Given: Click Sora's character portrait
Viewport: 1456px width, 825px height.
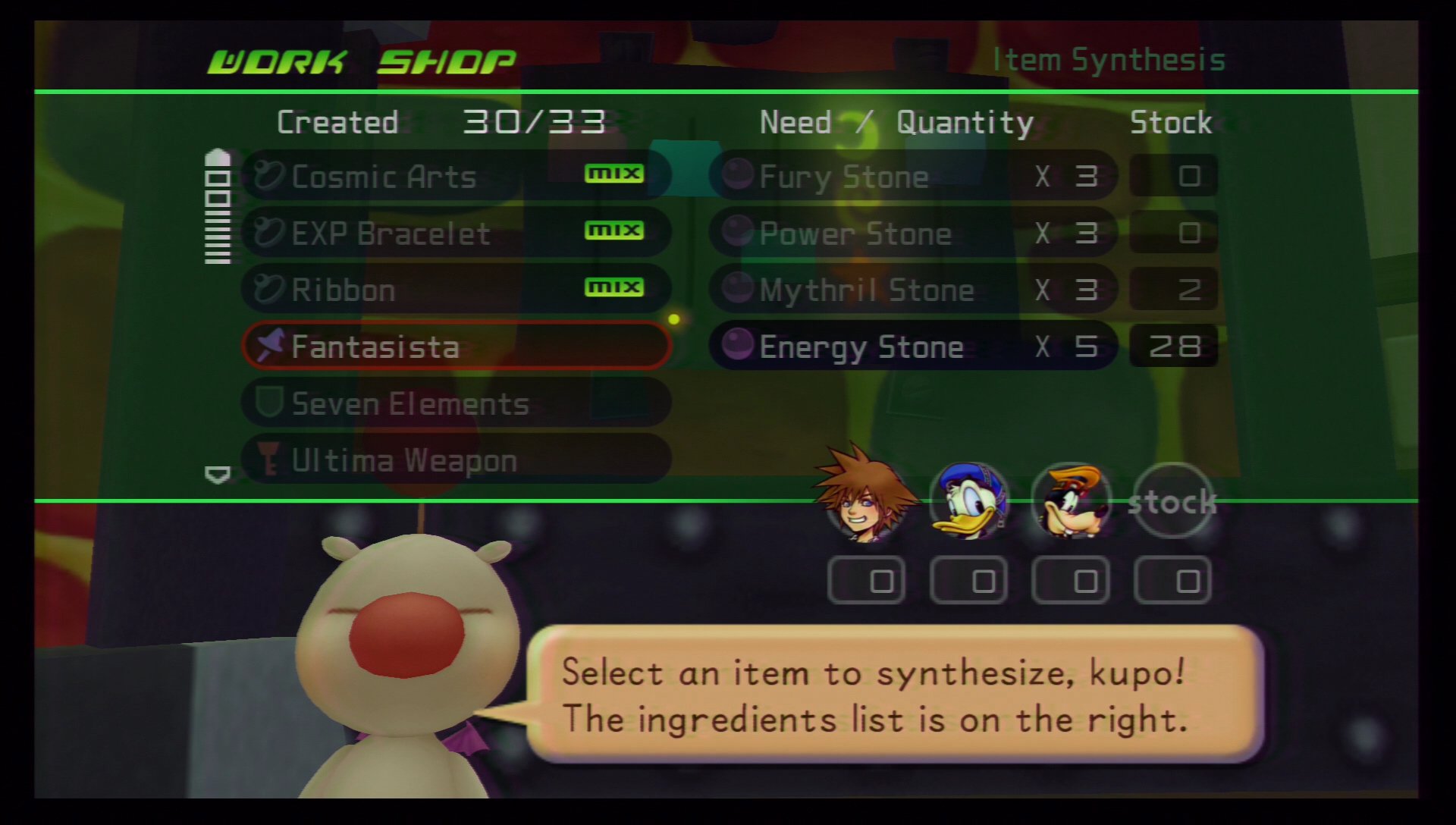Looking at the screenshot, I should tap(867, 497).
